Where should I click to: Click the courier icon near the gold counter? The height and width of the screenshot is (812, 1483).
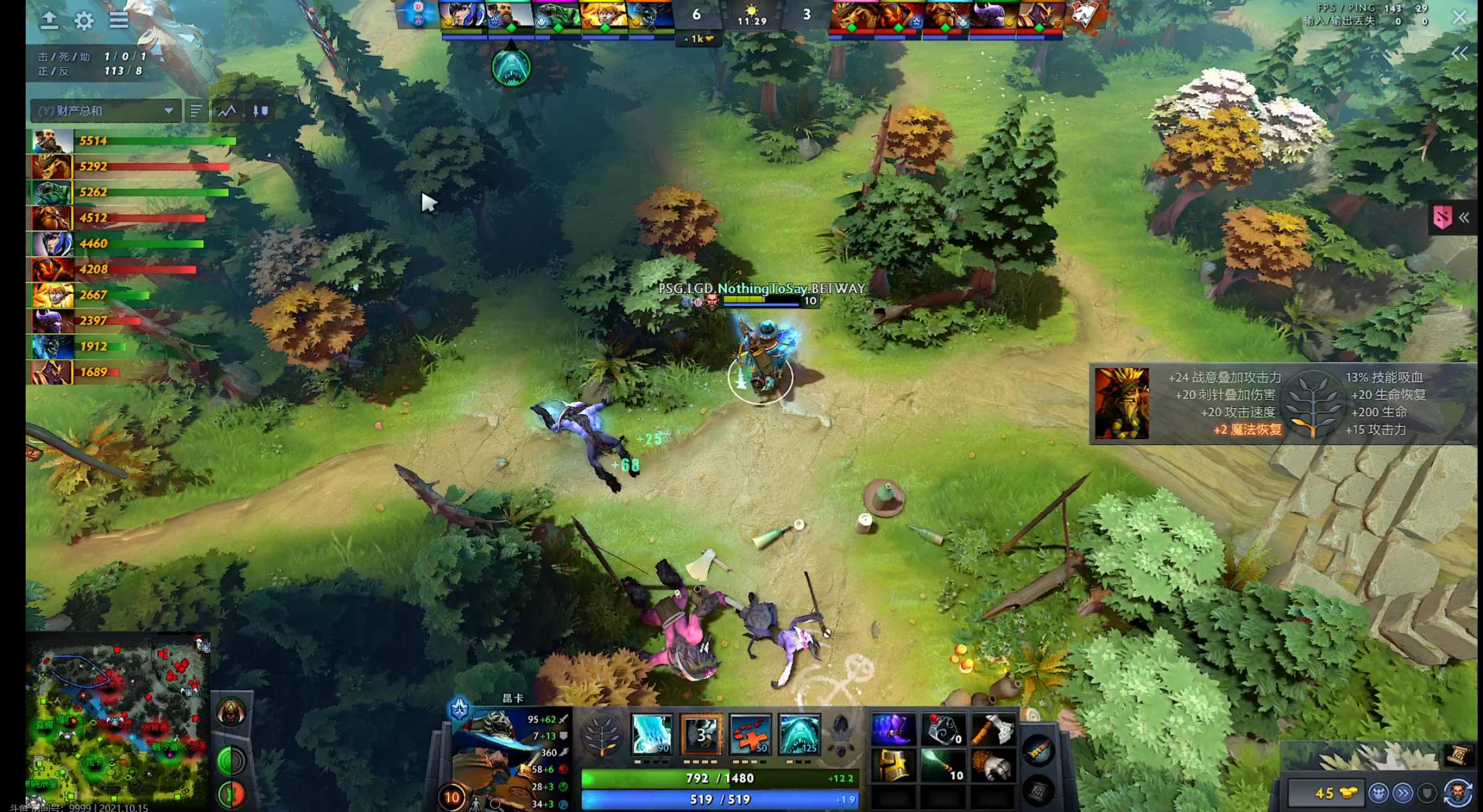pos(1379,792)
